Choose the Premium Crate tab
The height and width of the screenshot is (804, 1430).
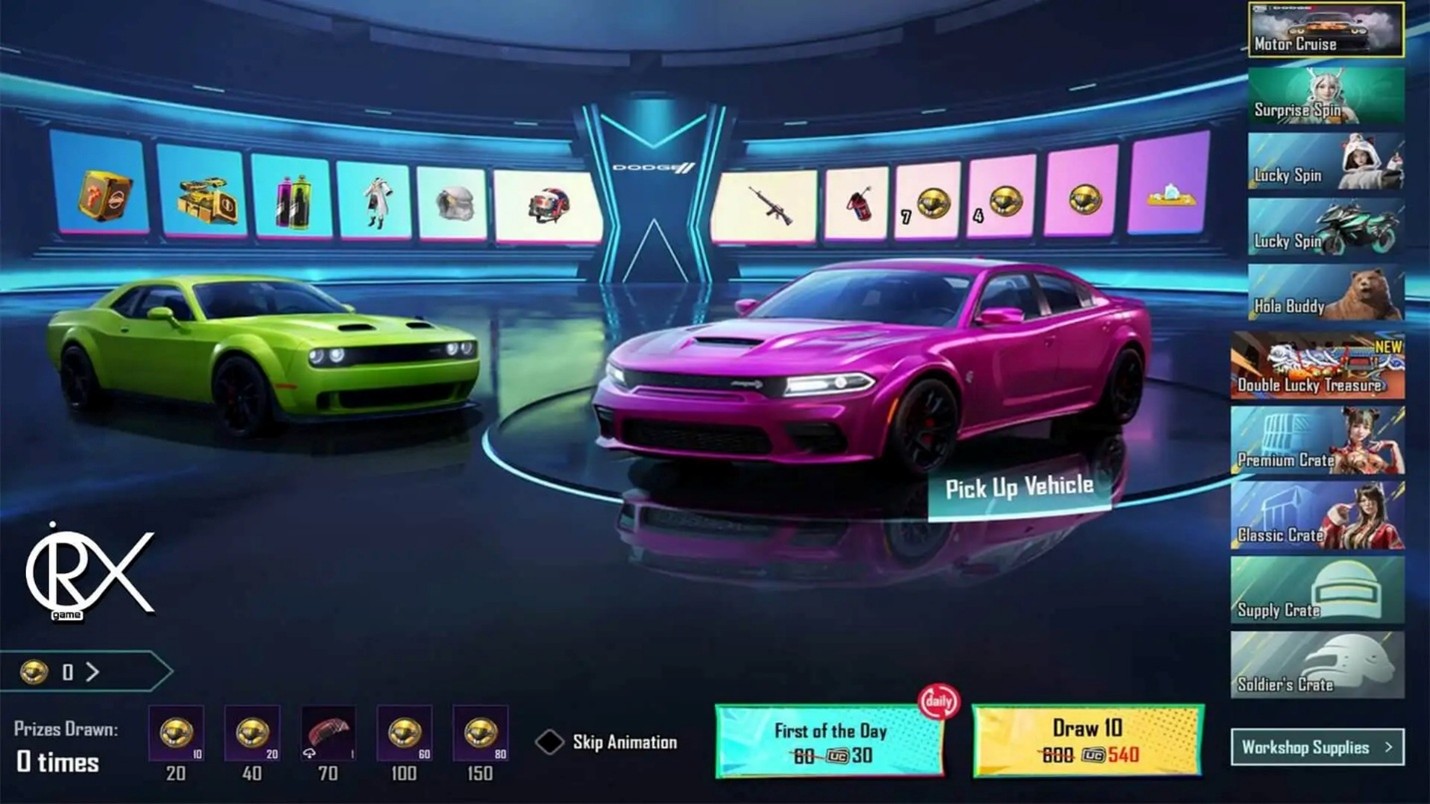coord(1317,441)
